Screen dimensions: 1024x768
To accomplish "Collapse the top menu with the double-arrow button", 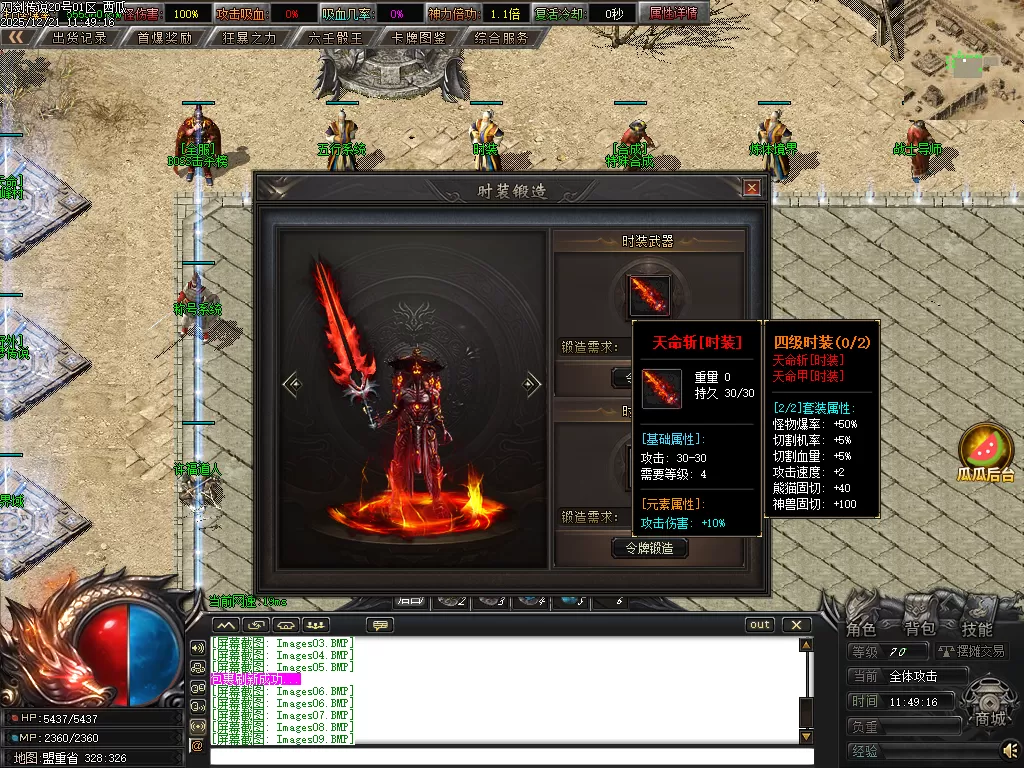I will (15, 37).
